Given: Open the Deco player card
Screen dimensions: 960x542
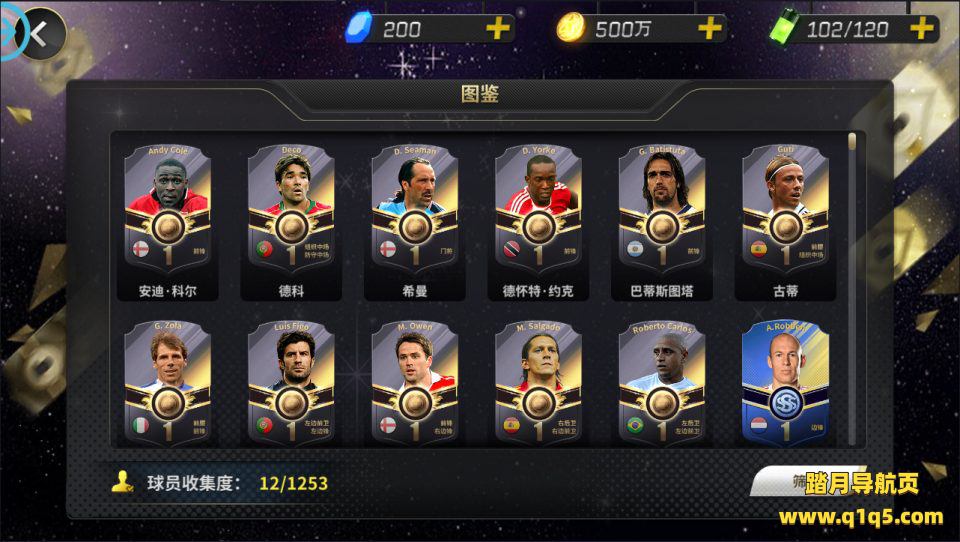Looking at the screenshot, I should 291,212.
